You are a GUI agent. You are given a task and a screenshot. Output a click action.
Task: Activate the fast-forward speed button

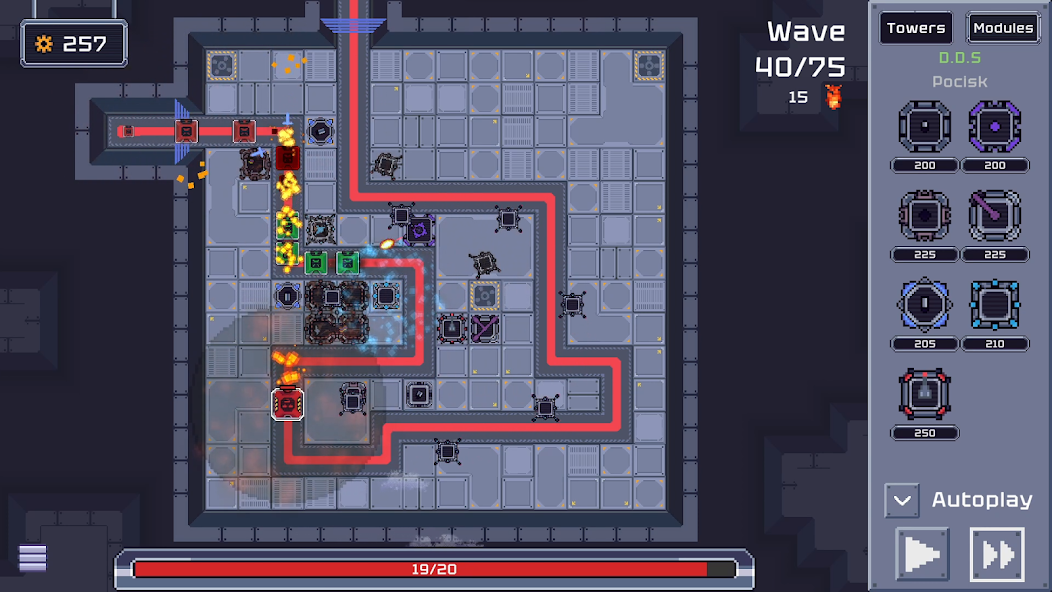pos(997,554)
